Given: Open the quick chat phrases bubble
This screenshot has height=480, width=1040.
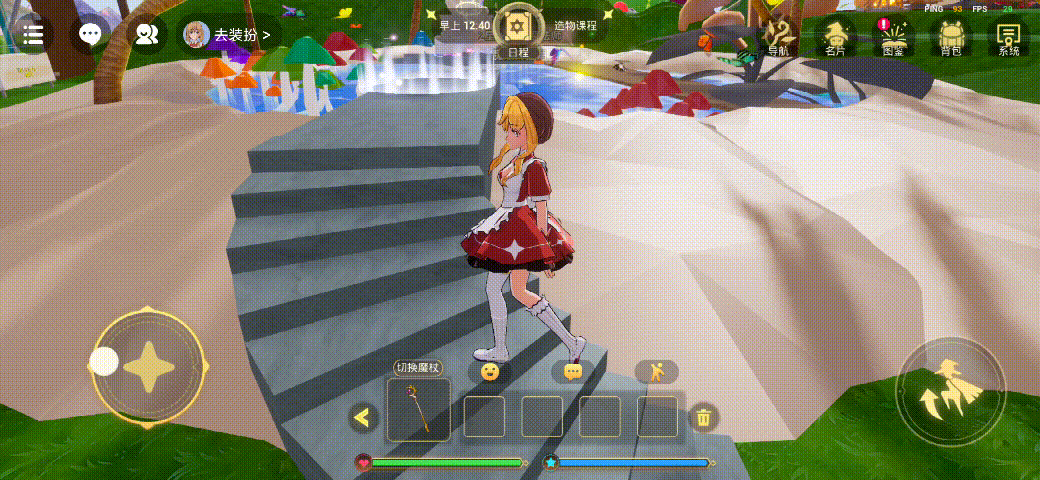Looking at the screenshot, I should 573,372.
